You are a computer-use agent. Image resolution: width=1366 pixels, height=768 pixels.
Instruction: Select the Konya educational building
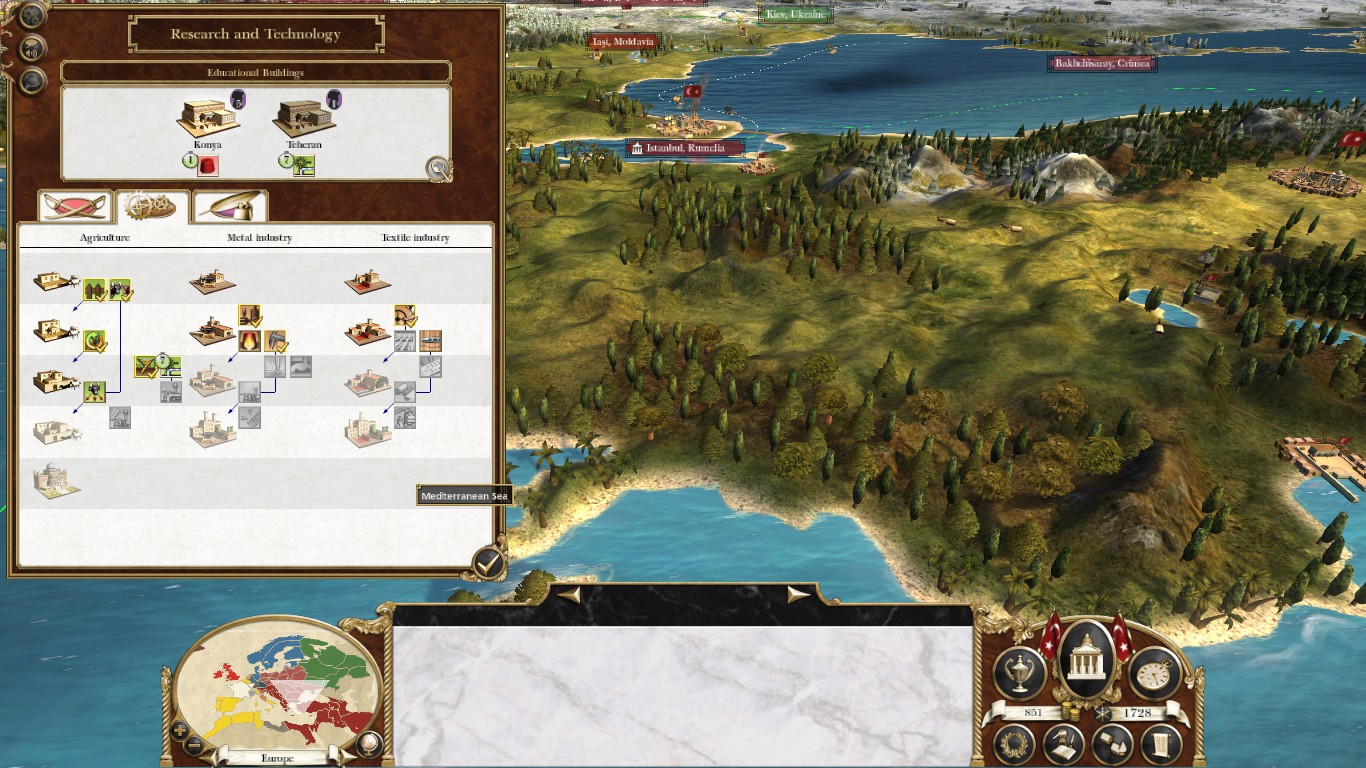coord(208,117)
